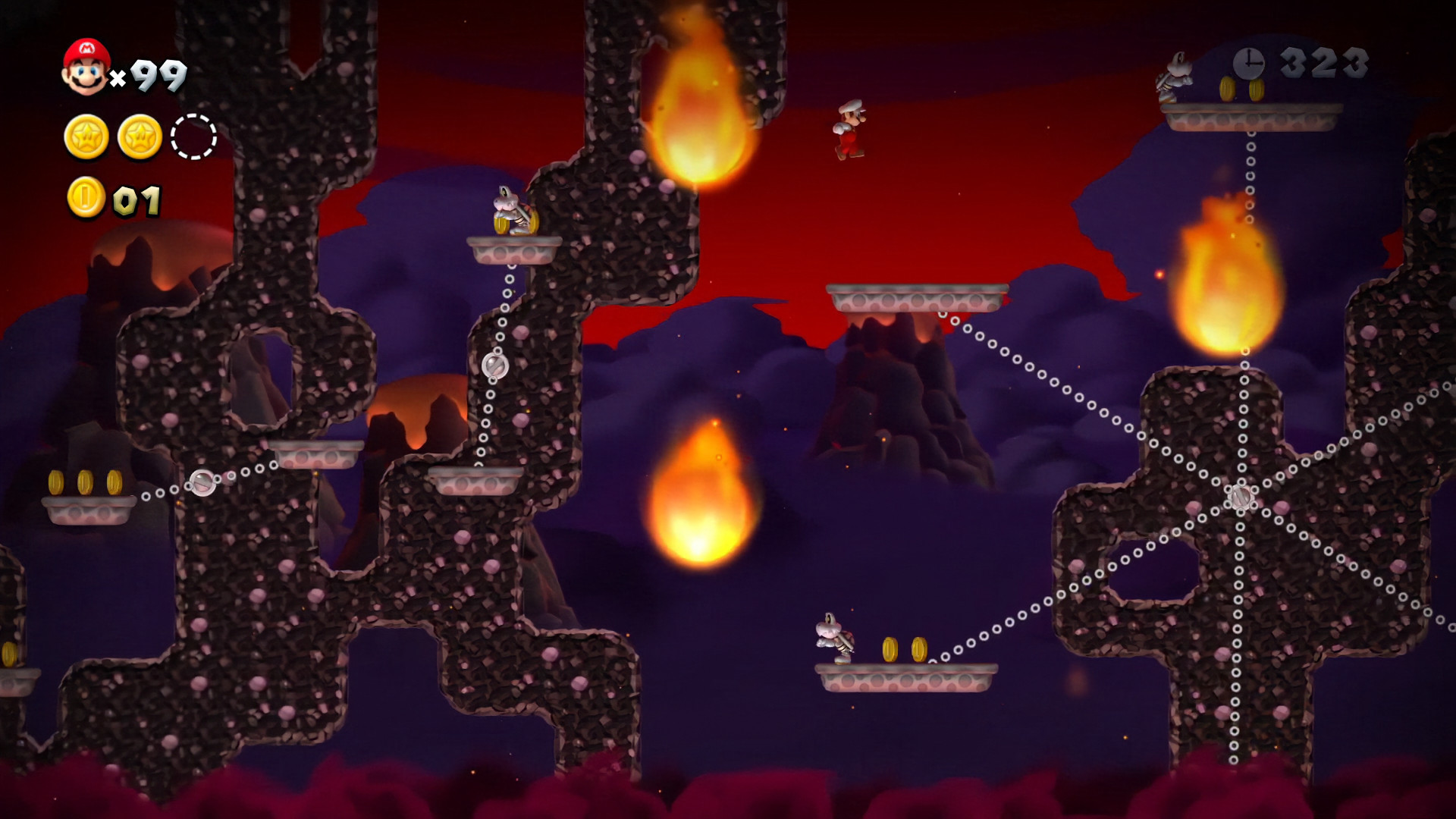
Task: Click the x99 lives counter text
Action: point(150,73)
